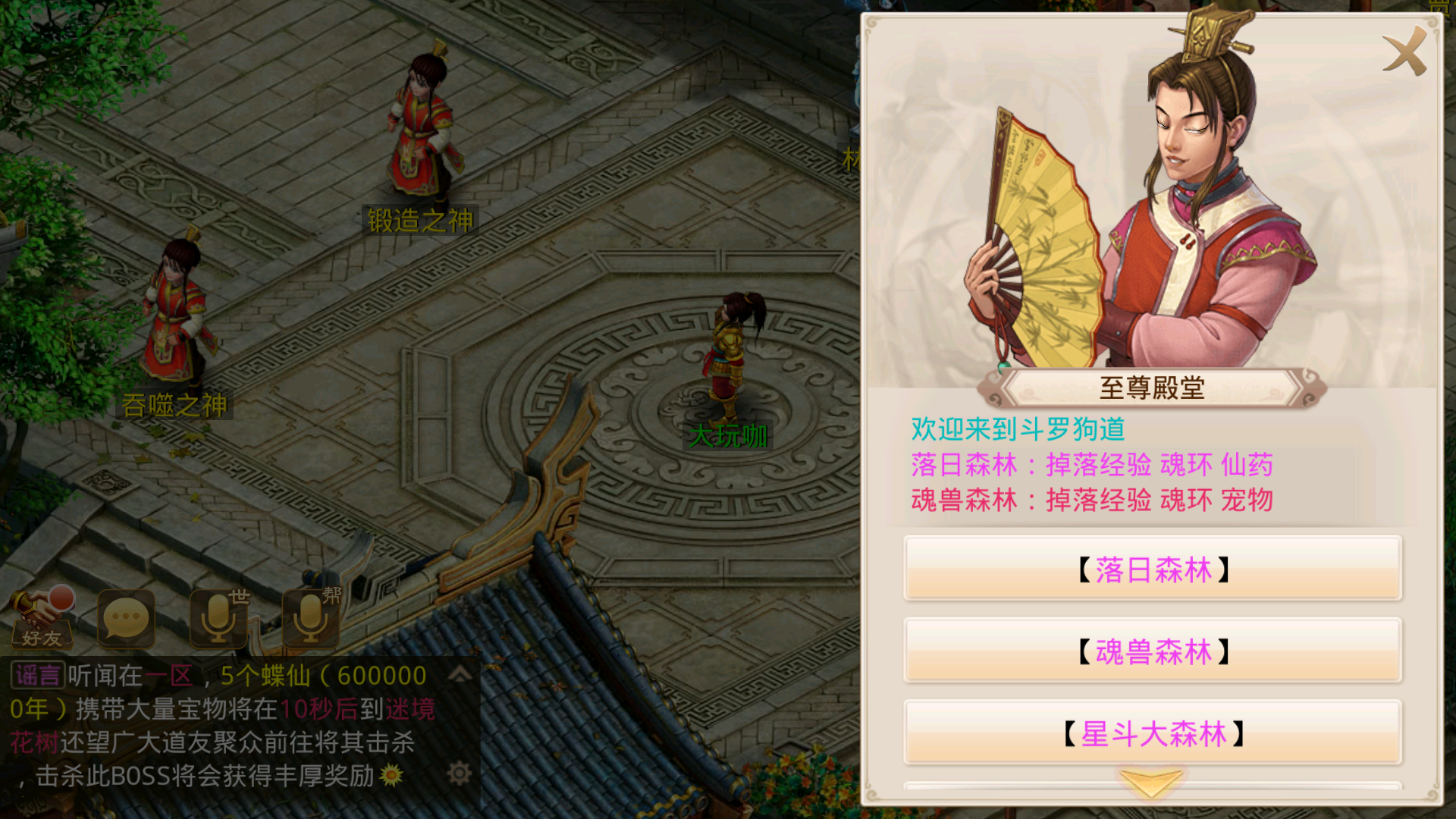The image size is (1456, 819).
Task: Select the 大玩咖 player character
Action: (730, 356)
